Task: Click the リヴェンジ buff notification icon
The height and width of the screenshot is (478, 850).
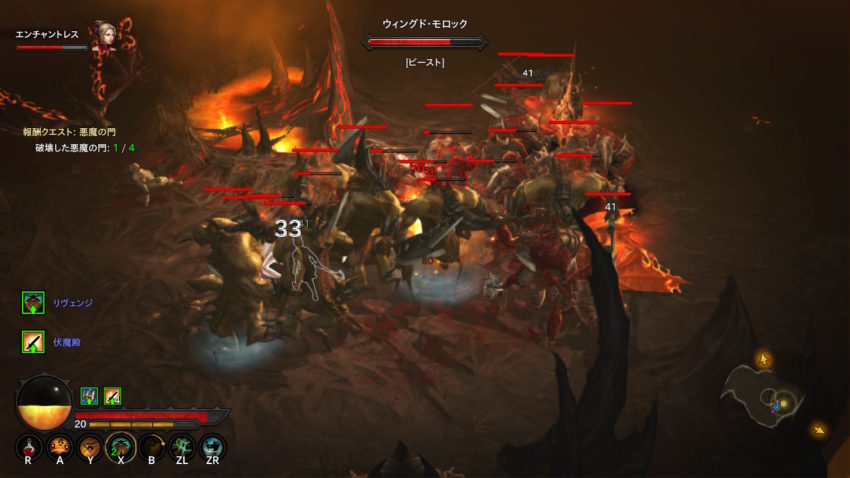Action: (33, 302)
